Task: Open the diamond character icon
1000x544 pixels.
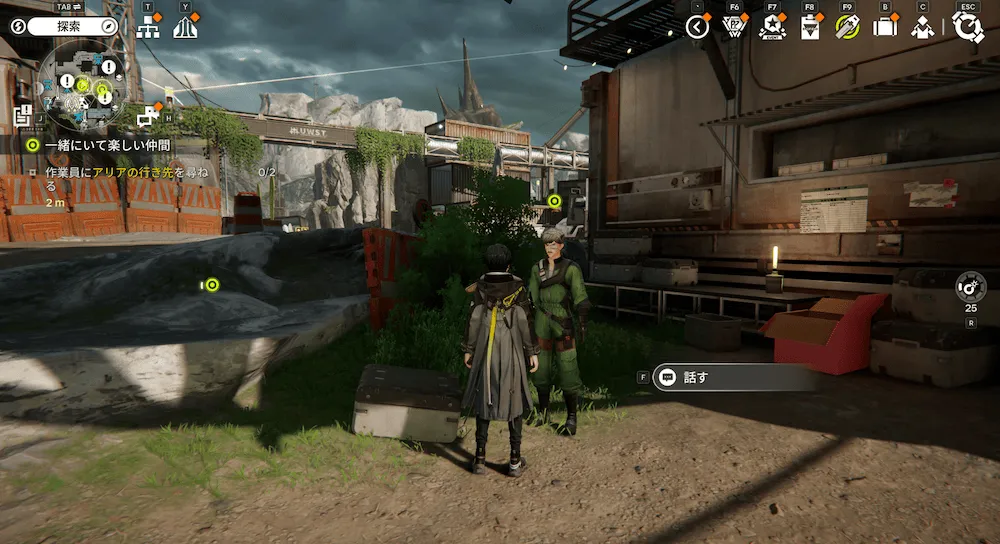Action: tap(922, 27)
